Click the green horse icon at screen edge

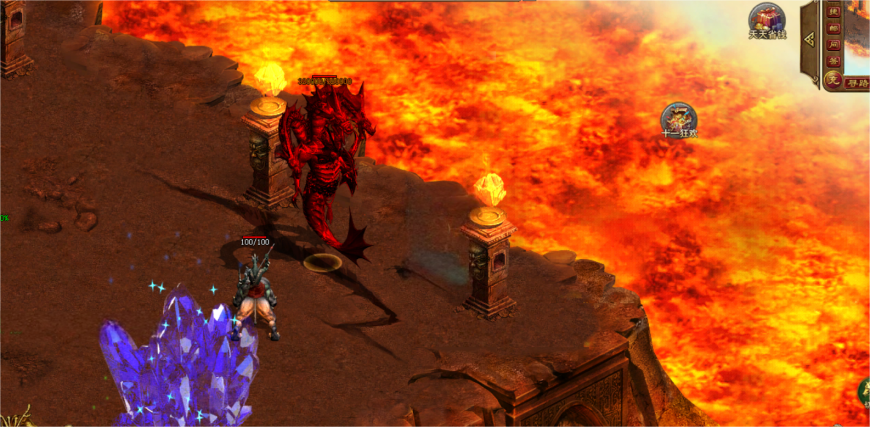(x=864, y=393)
